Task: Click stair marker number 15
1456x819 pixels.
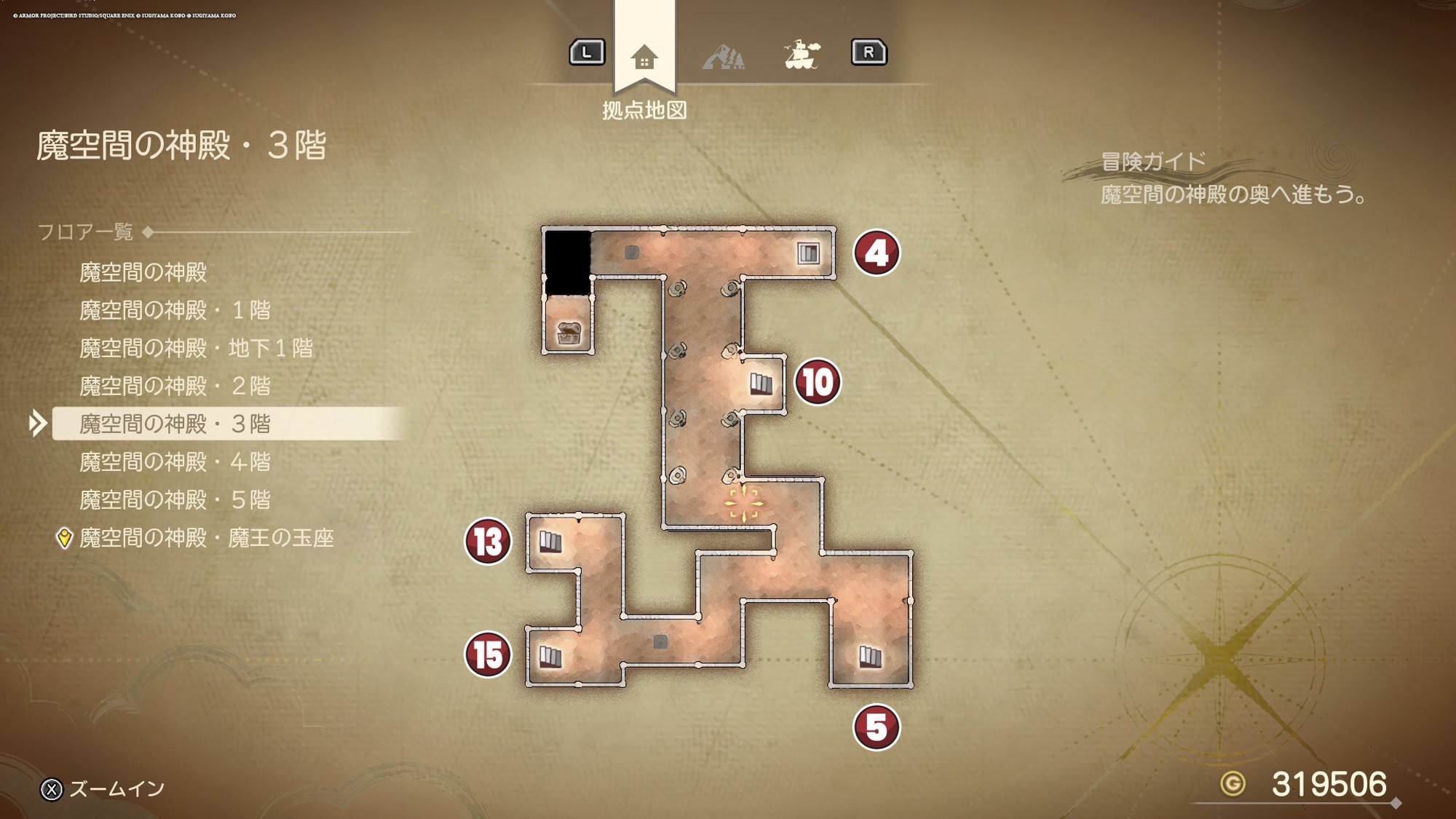Action: point(488,654)
